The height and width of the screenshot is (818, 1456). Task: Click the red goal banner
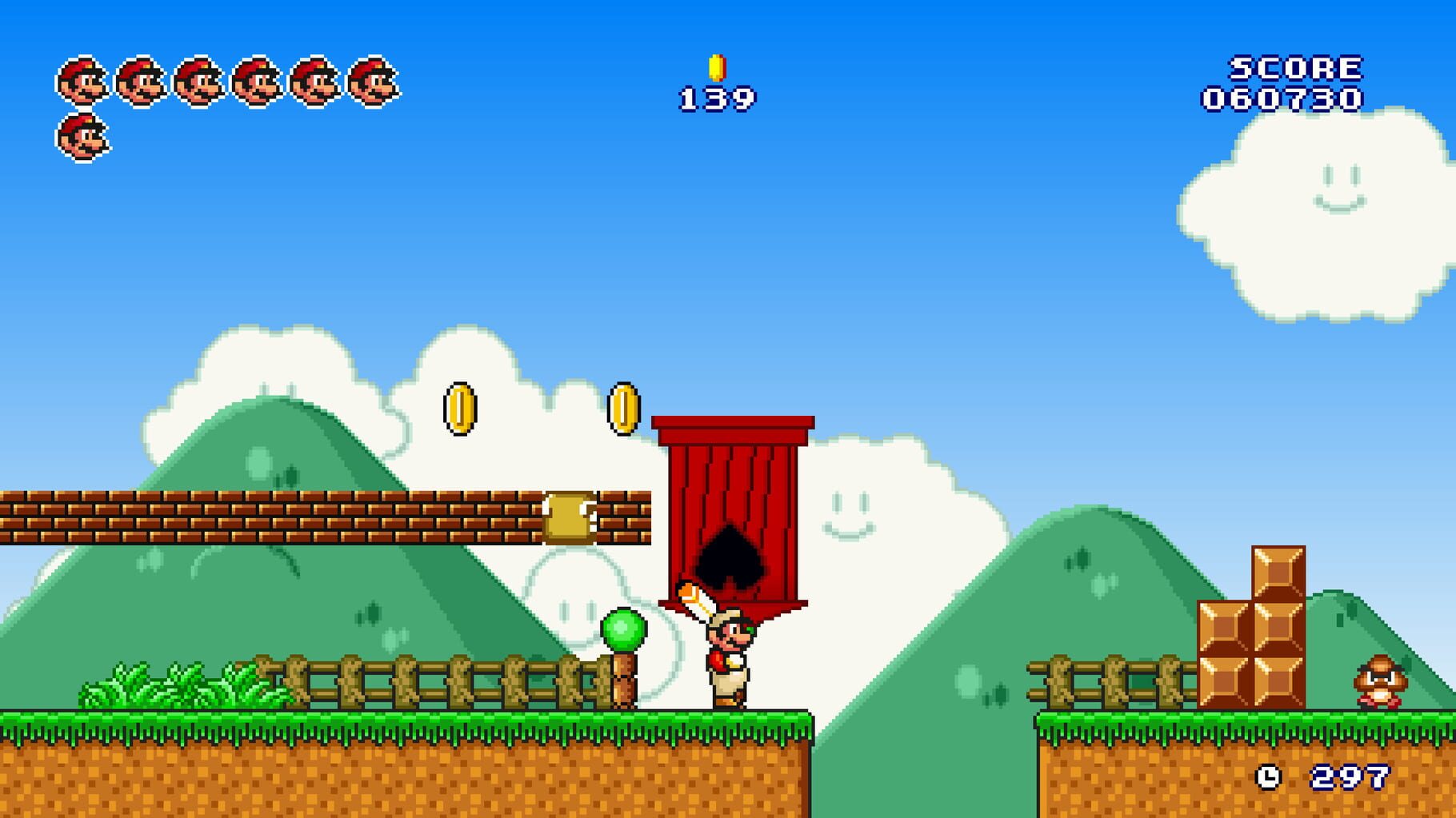732,496
